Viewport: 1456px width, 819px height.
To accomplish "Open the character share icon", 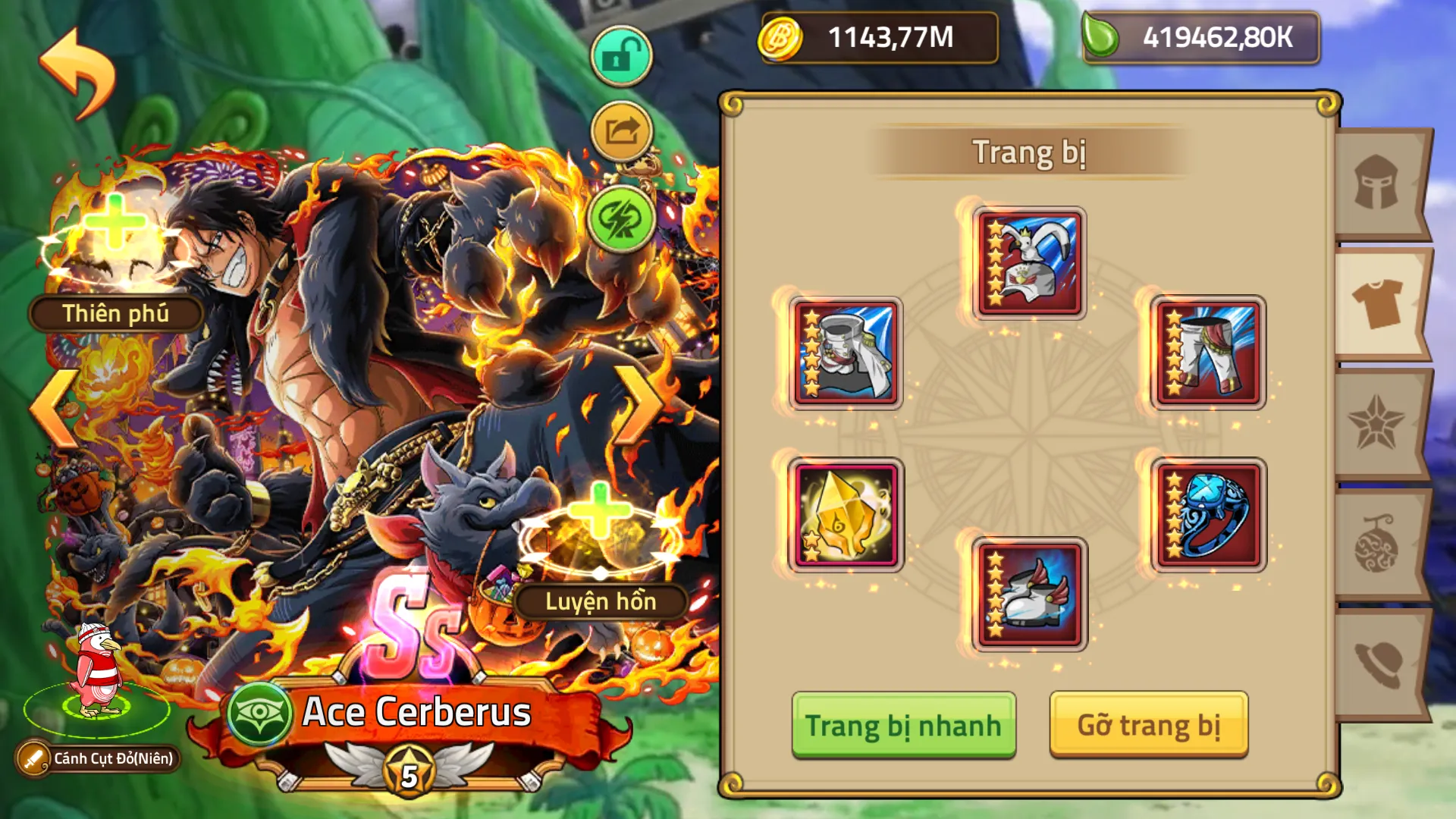I will coord(620,129).
